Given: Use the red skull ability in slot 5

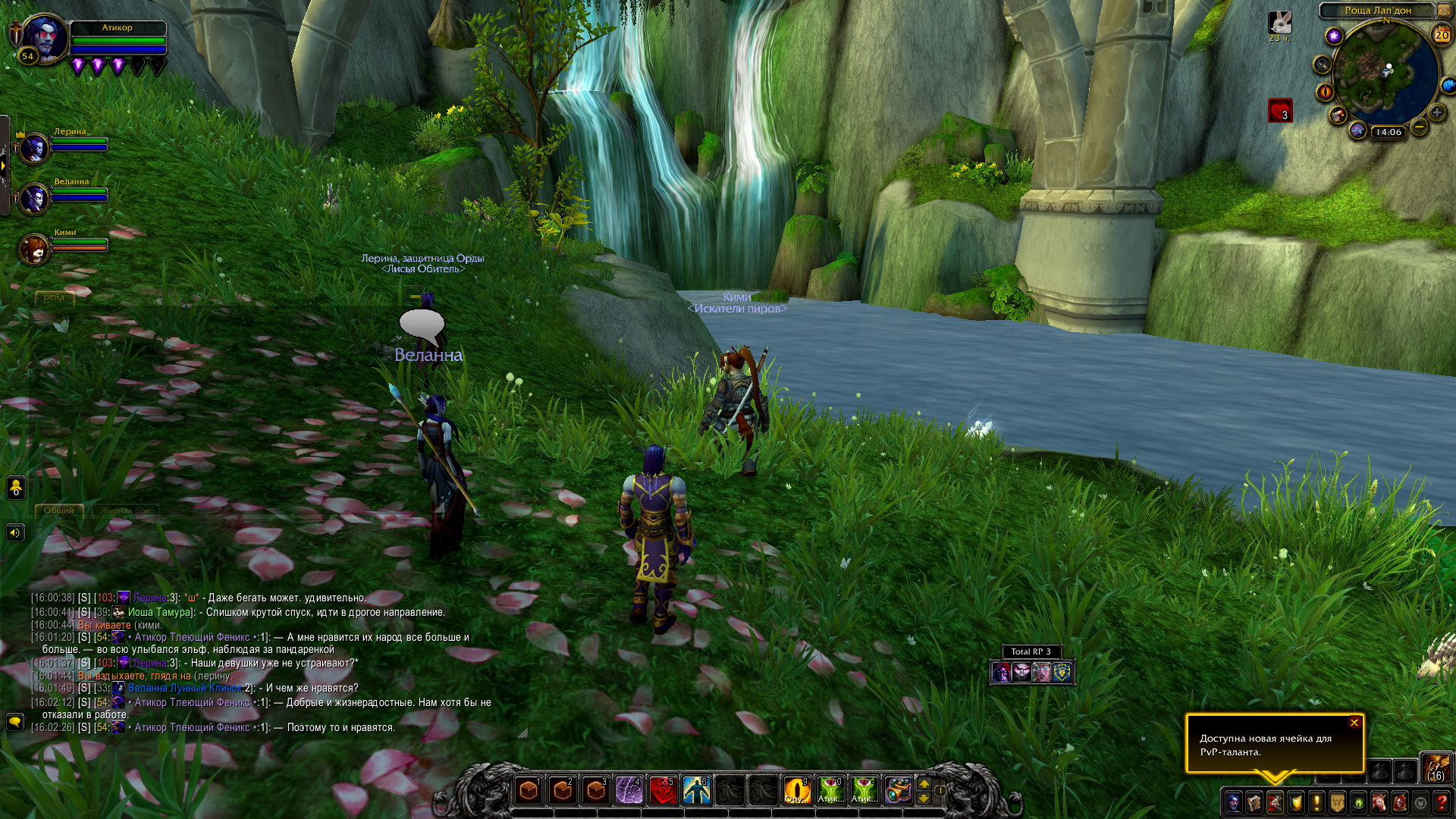Looking at the screenshot, I should [662, 790].
